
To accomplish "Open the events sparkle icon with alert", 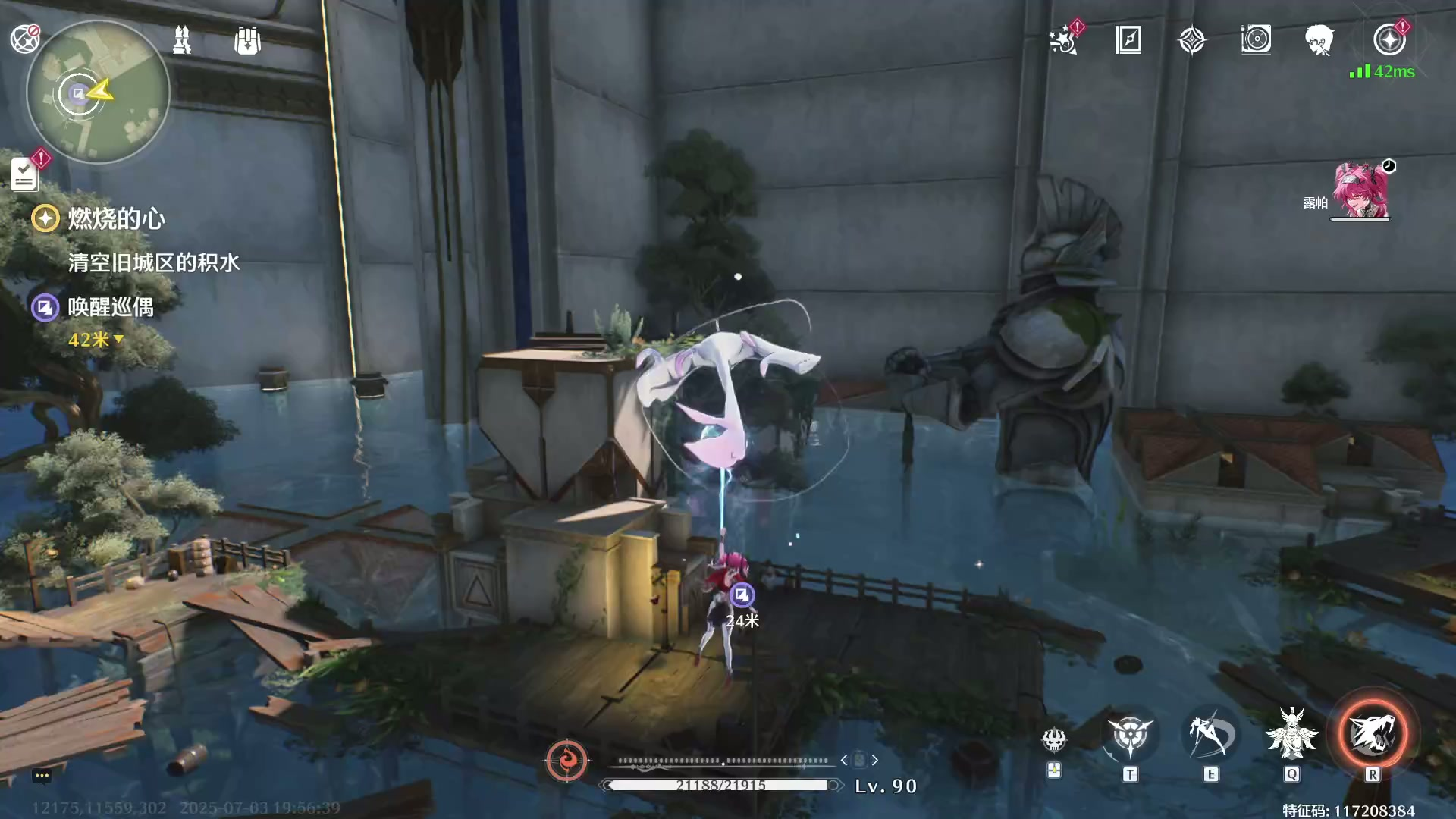I will (x=1064, y=39).
